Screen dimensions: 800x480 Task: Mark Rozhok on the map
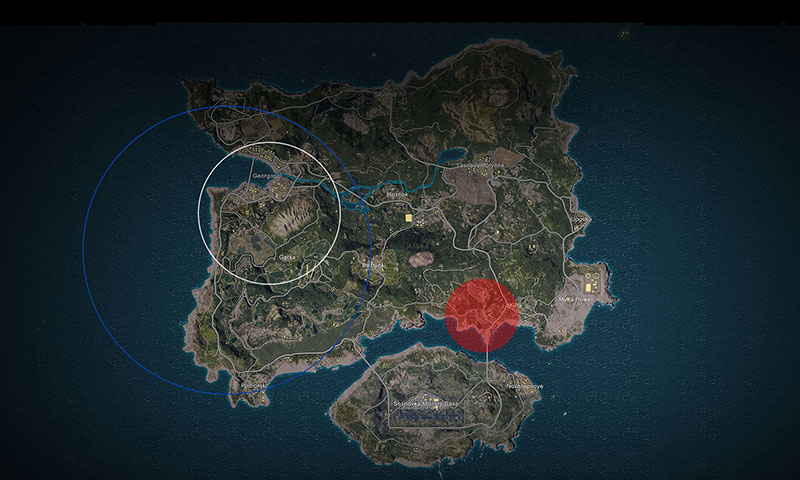click(x=398, y=195)
